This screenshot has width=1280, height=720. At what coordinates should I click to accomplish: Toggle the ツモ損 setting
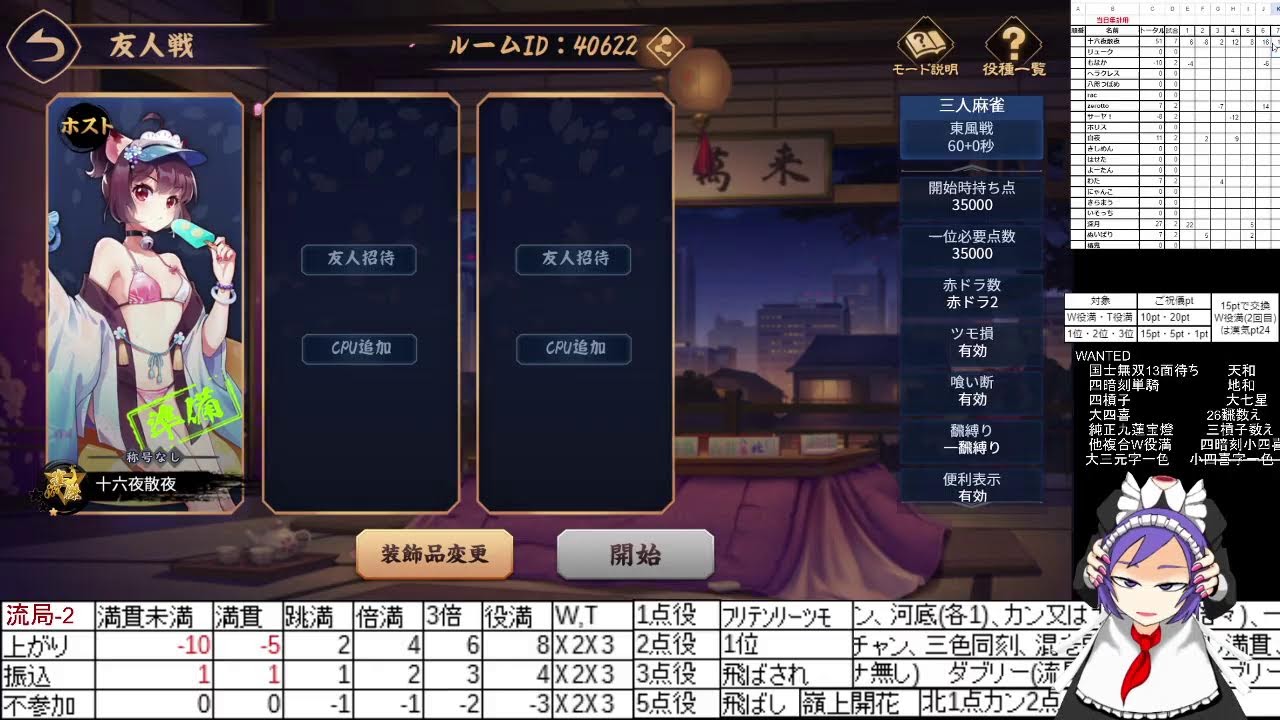pos(971,342)
